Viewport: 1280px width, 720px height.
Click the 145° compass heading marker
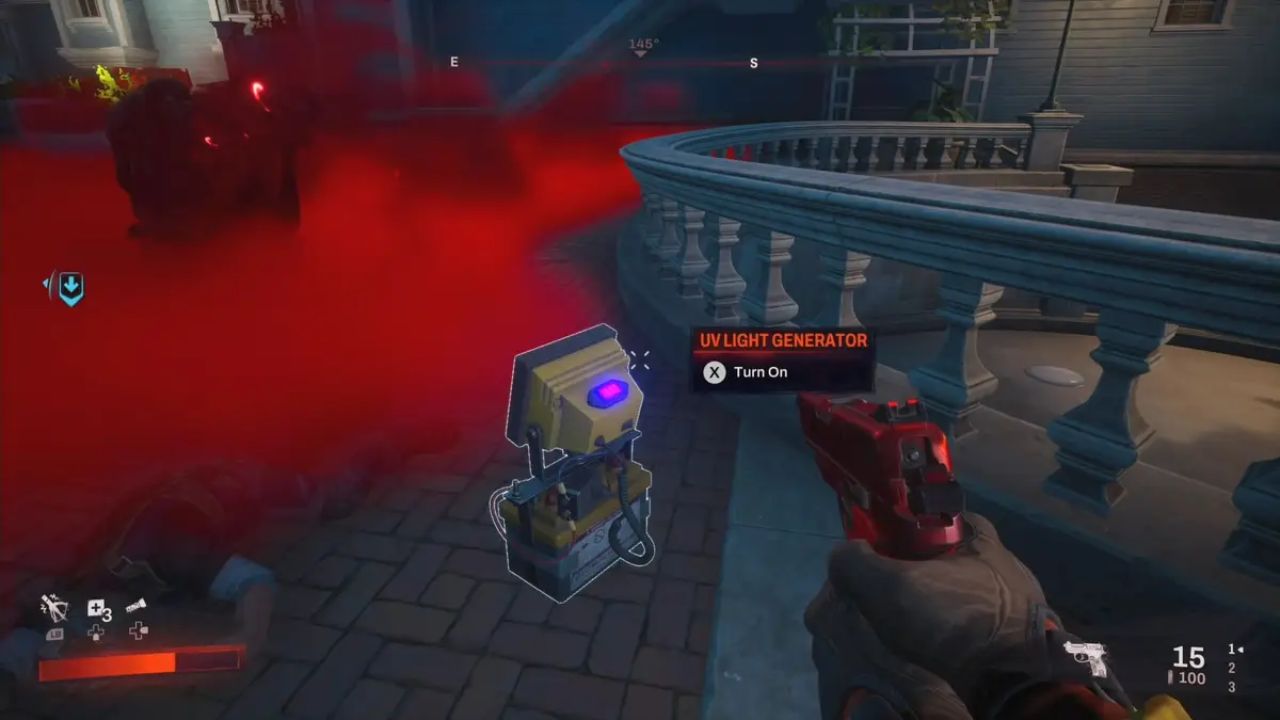[x=641, y=44]
